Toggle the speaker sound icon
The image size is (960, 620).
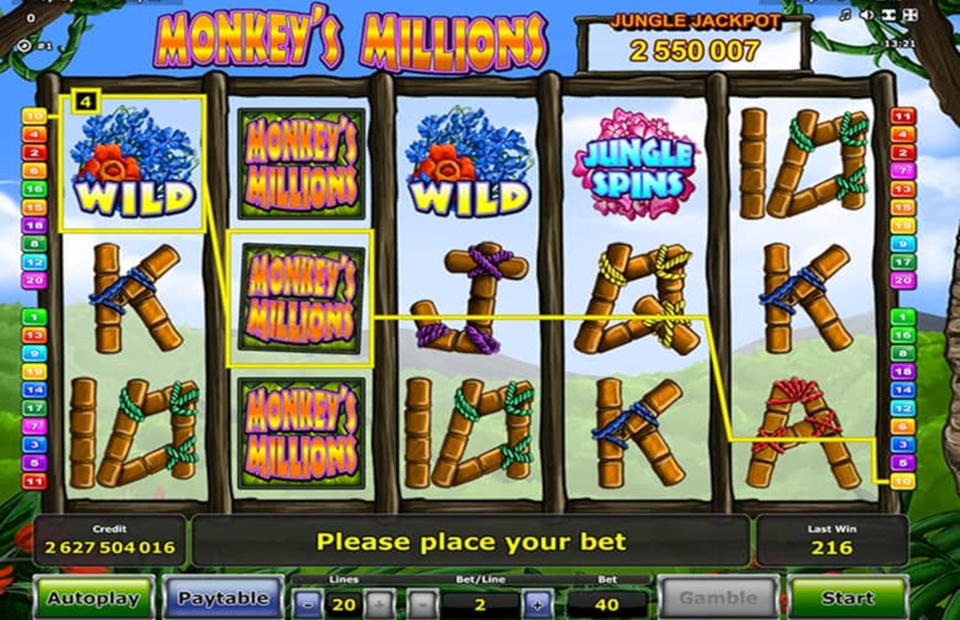pyautogui.click(x=866, y=15)
